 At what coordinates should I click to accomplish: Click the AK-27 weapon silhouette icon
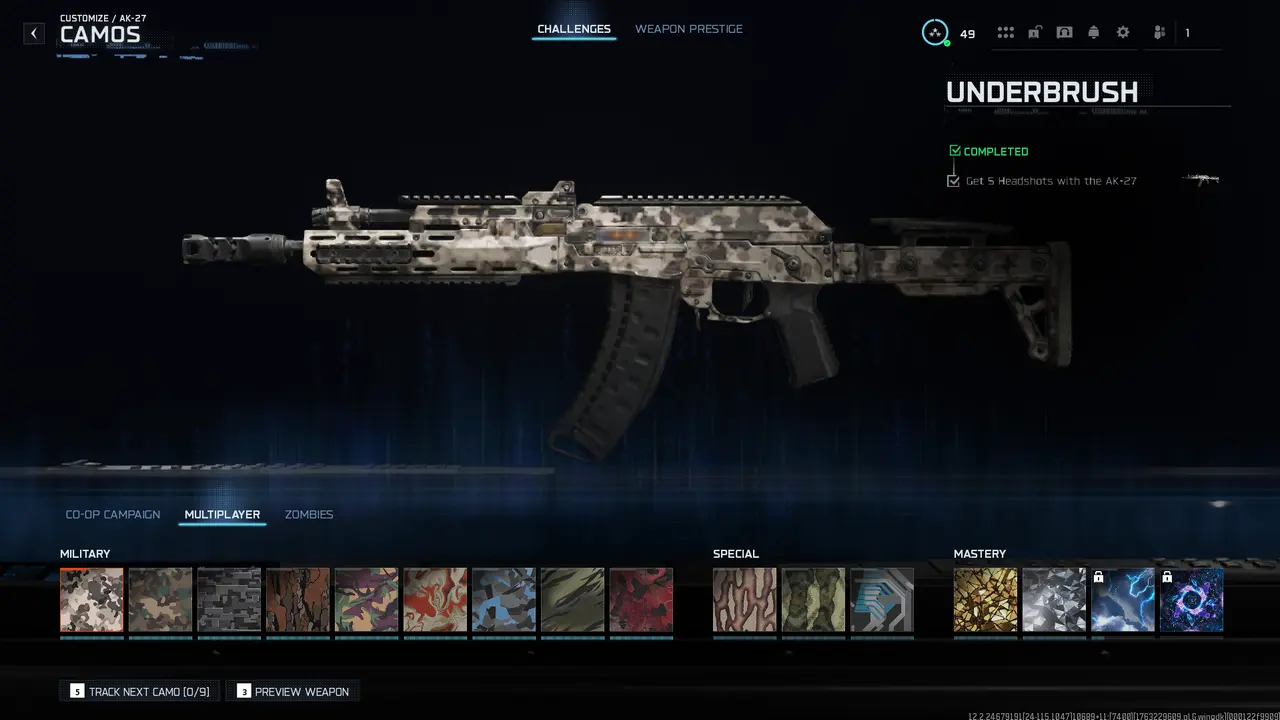point(1200,180)
